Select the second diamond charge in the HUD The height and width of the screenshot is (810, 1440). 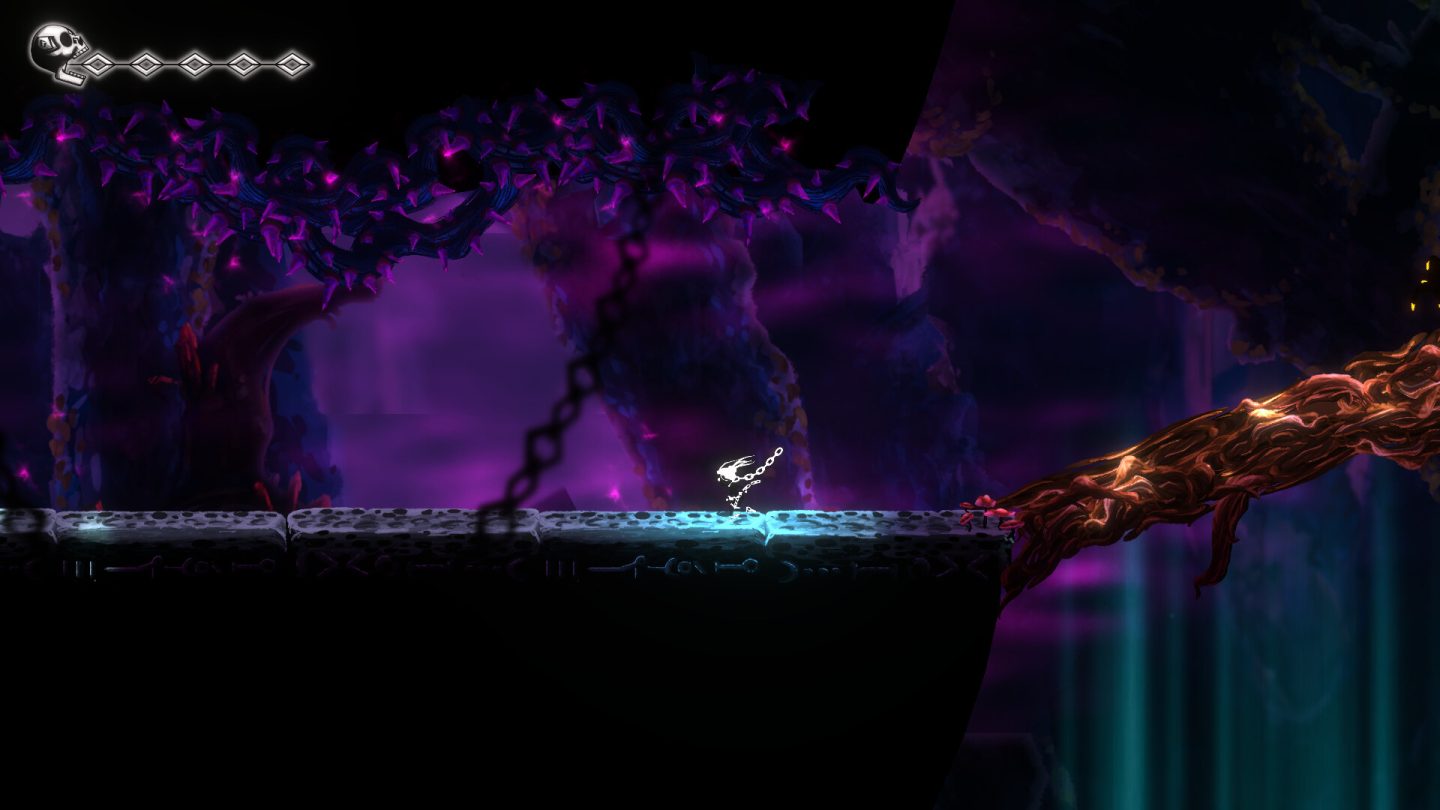pyautogui.click(x=144, y=64)
